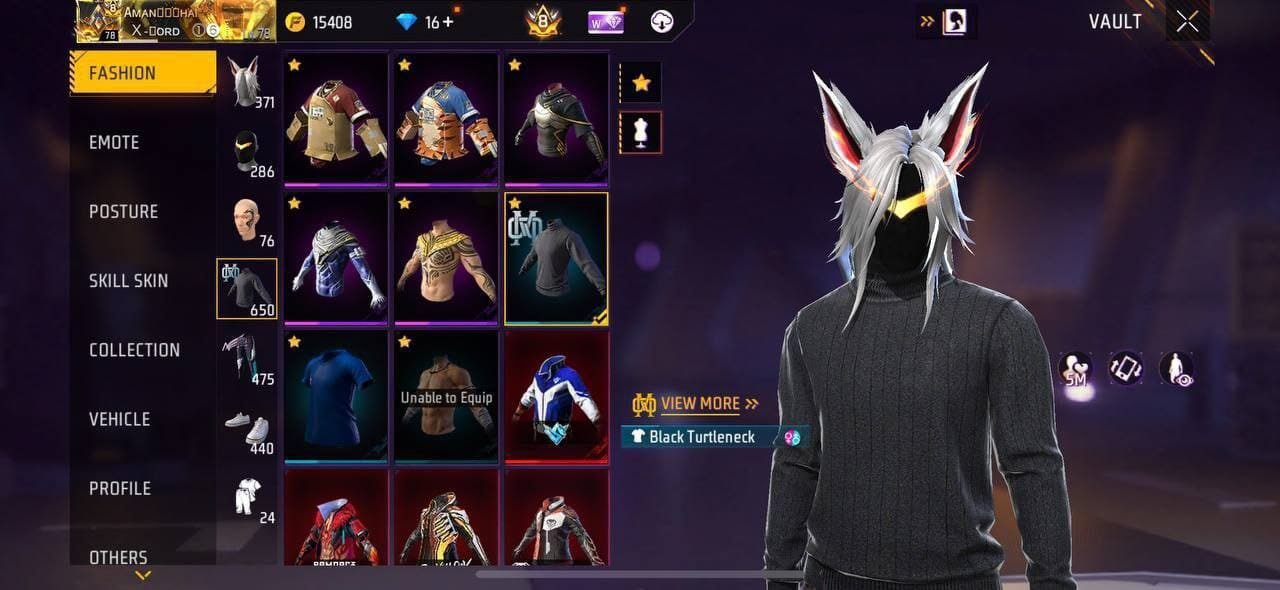Viewport: 1280px width, 590px height.
Task: Select the blue t-shirt item
Action: [336, 396]
